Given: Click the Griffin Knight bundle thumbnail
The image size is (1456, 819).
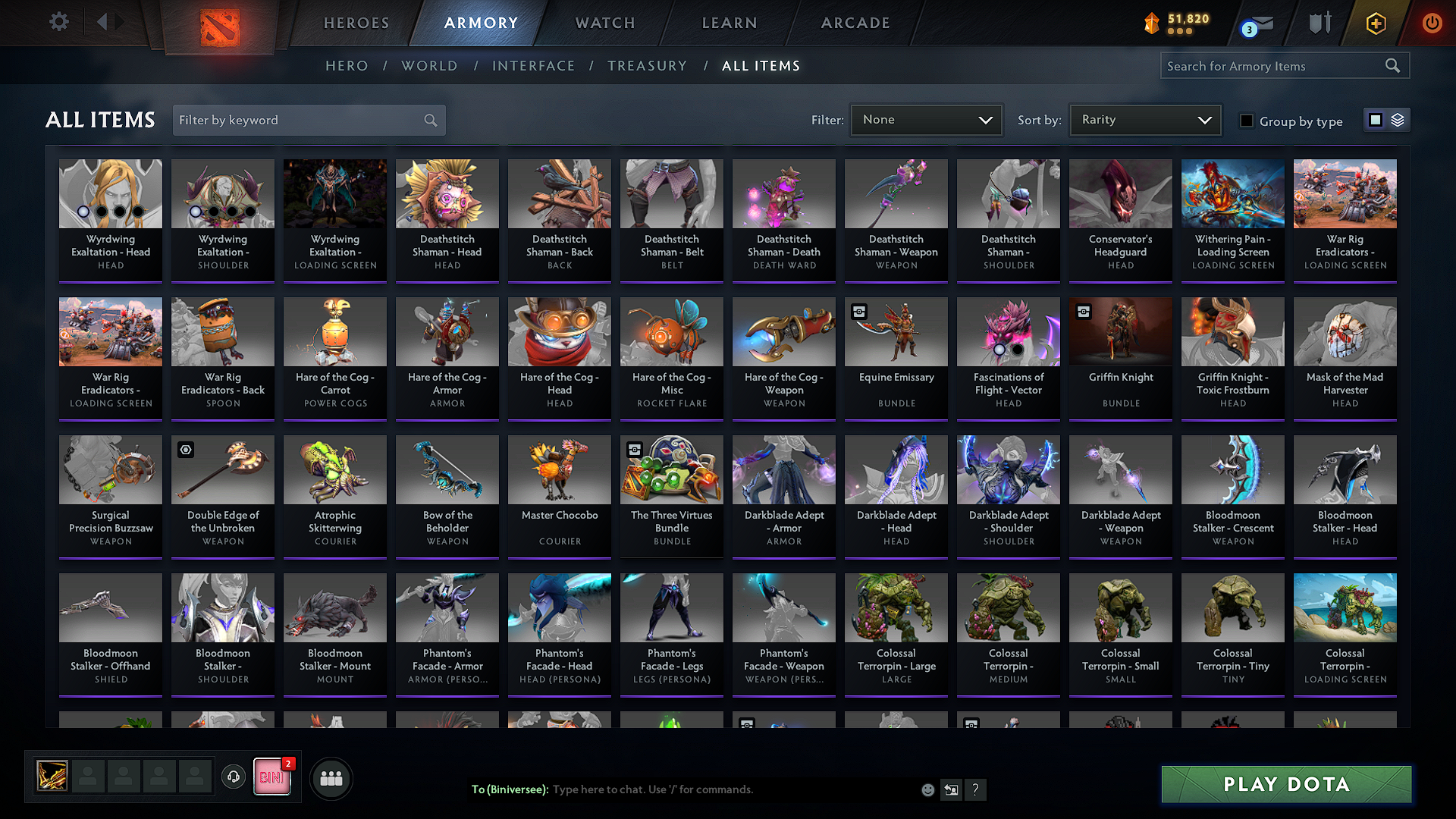Looking at the screenshot, I should click(x=1120, y=331).
